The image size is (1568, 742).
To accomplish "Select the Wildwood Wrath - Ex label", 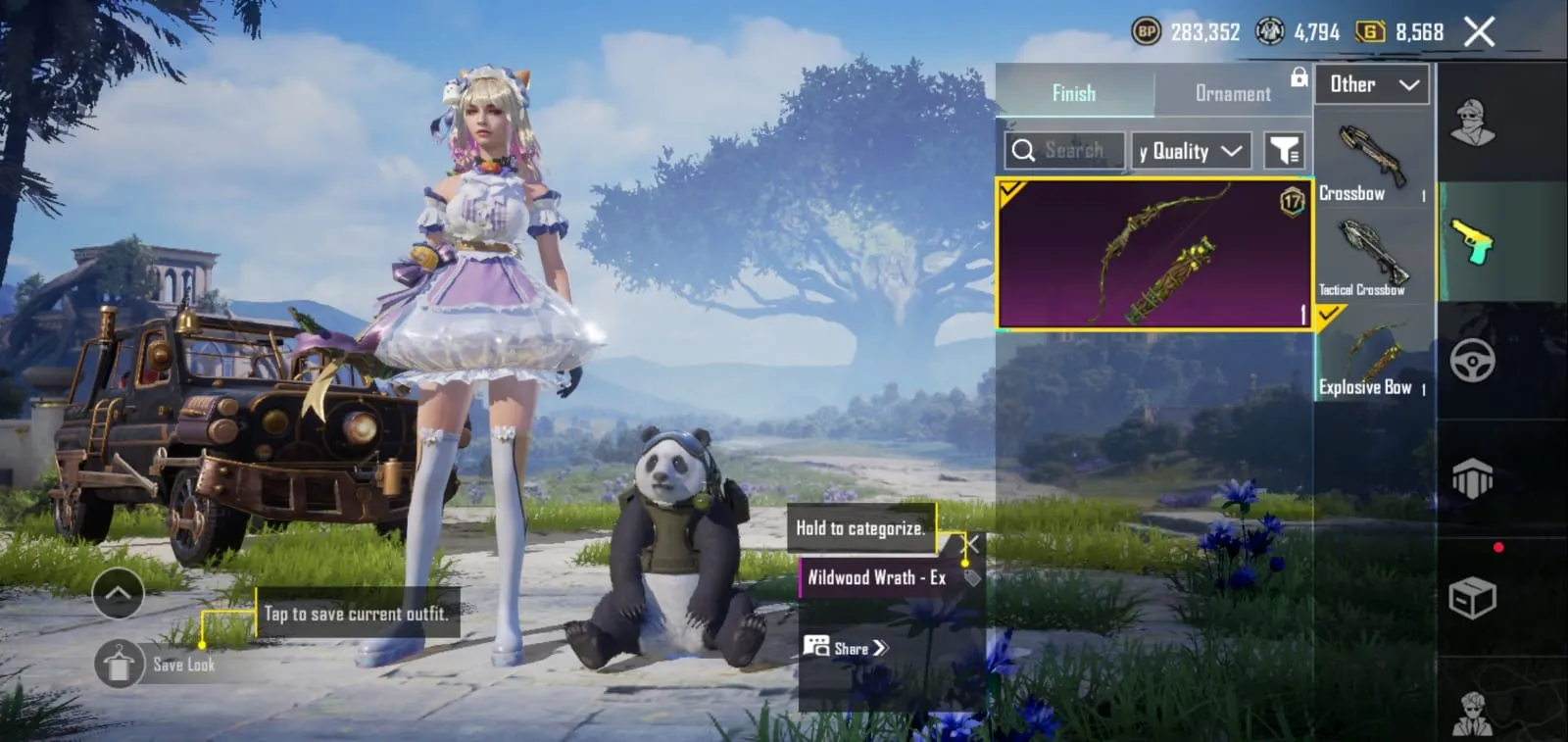I will coord(875,579).
